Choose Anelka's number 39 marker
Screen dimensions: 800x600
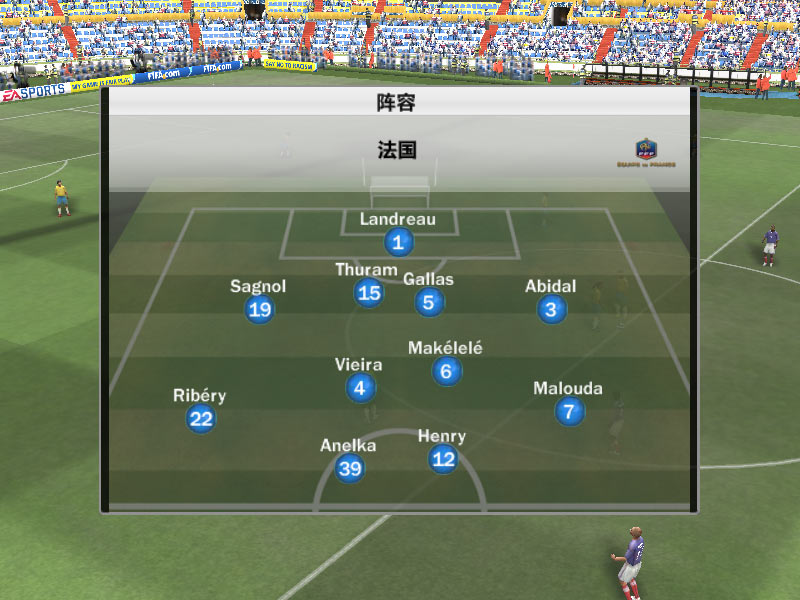pos(349,468)
